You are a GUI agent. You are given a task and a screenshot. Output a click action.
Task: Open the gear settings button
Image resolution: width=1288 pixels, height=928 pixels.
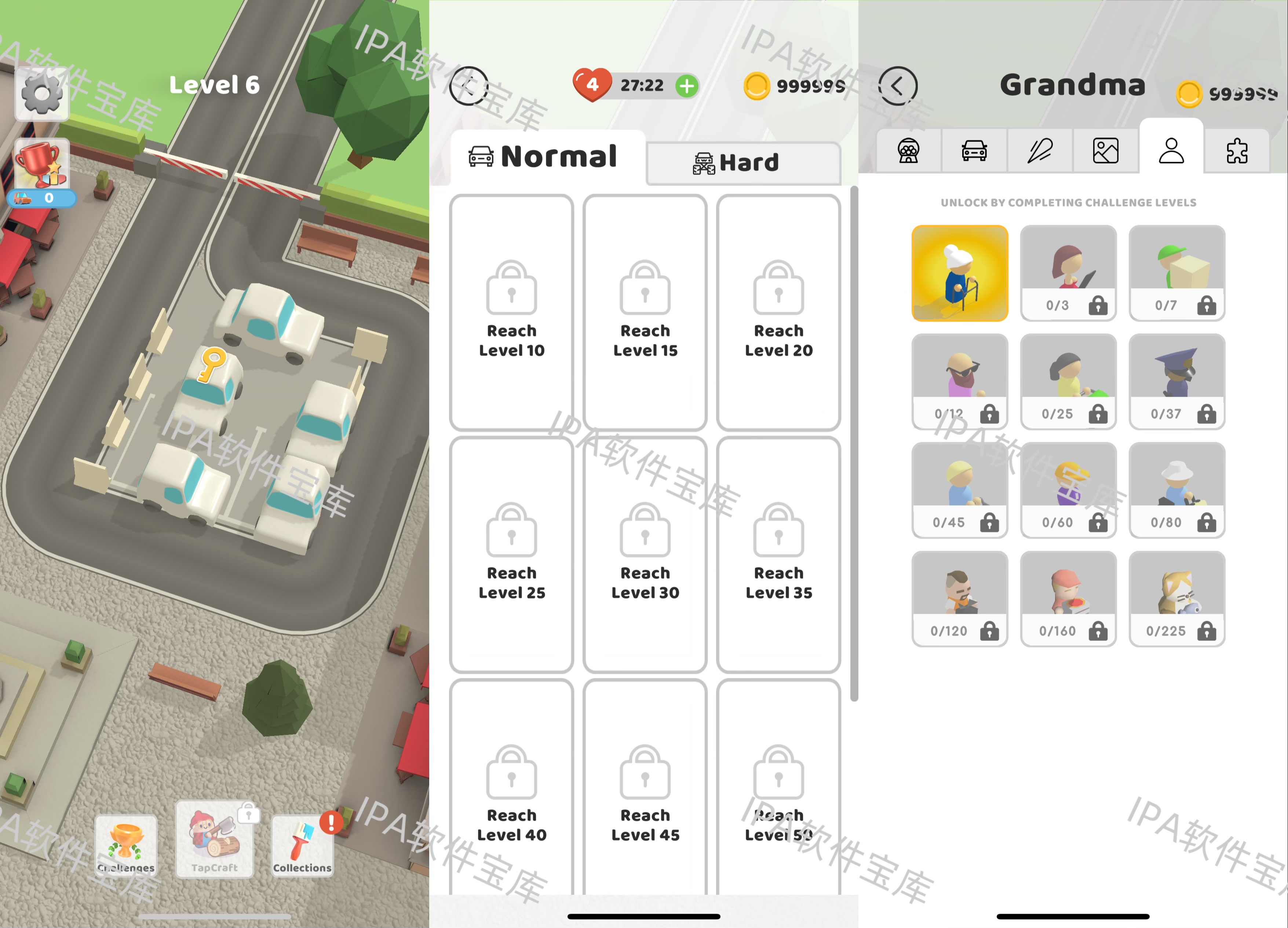(41, 93)
